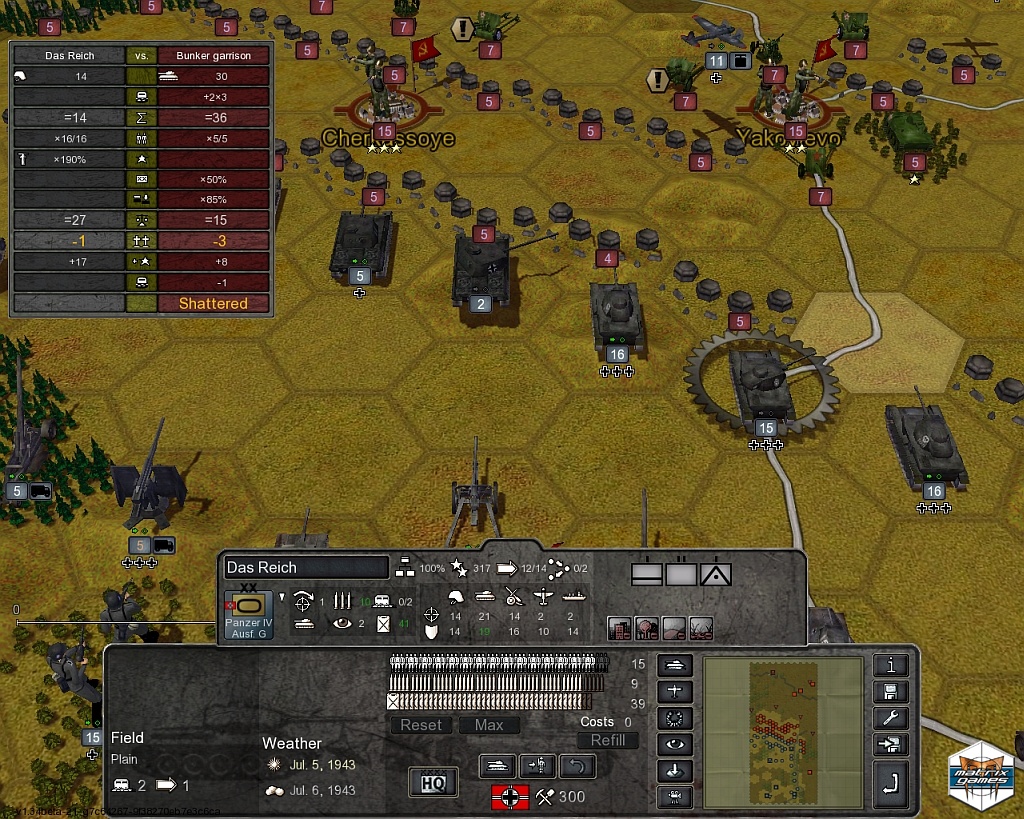Select the Das Reich tank with gear marker
Viewport: 1024px width, 819px height.
[x=763, y=383]
